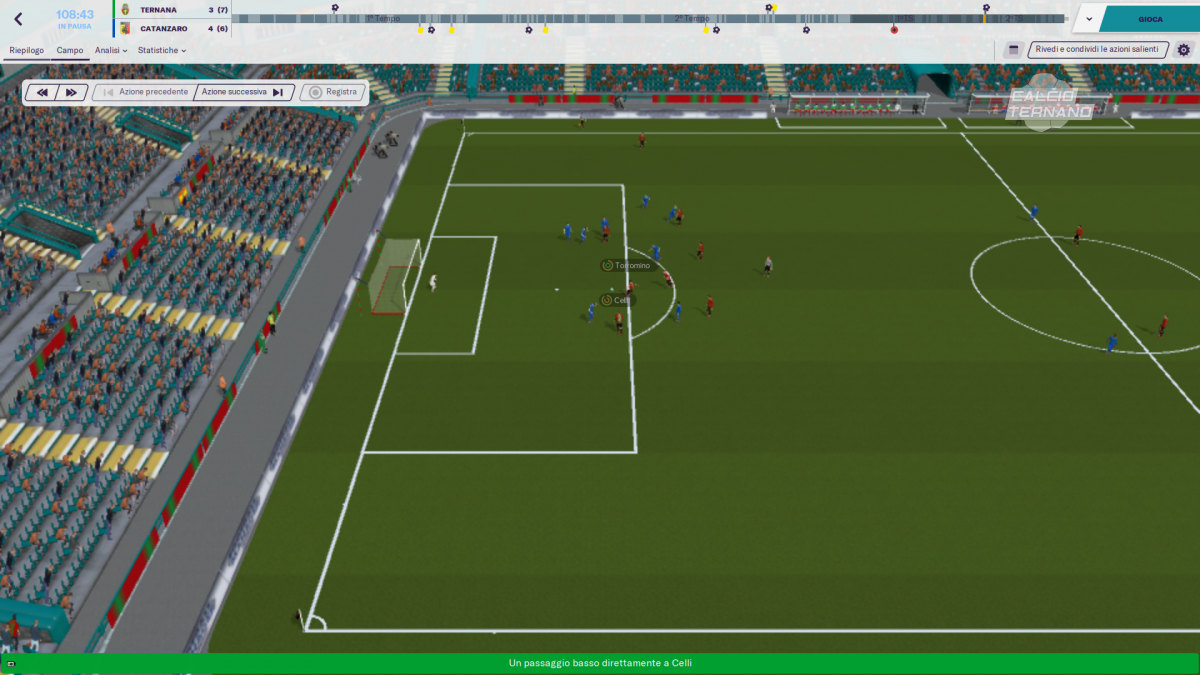Open Rivedi e condividi le azioni salienti
The image size is (1200, 675).
1097,49
